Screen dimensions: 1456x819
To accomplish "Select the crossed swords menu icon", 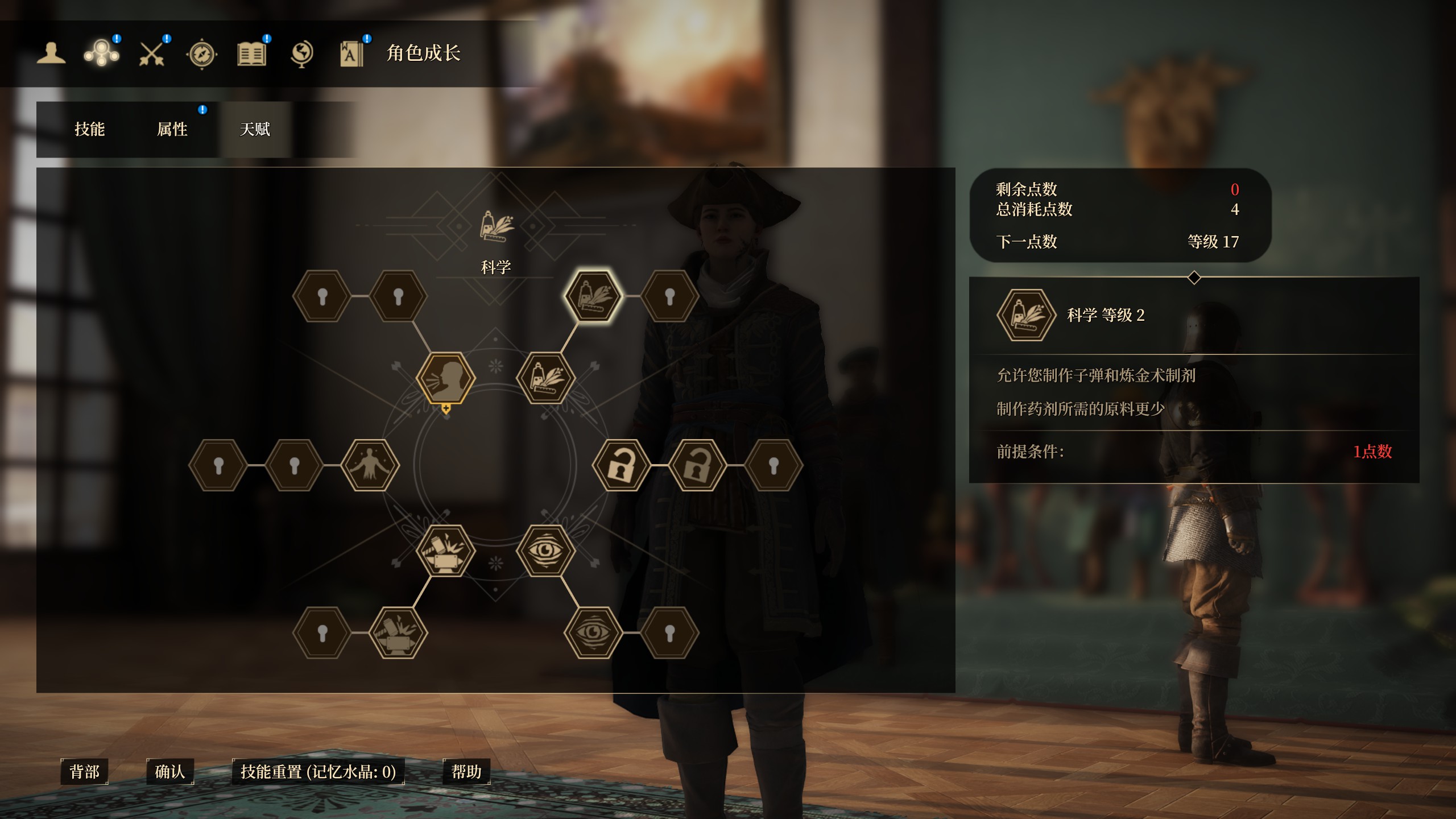I will pos(152,55).
